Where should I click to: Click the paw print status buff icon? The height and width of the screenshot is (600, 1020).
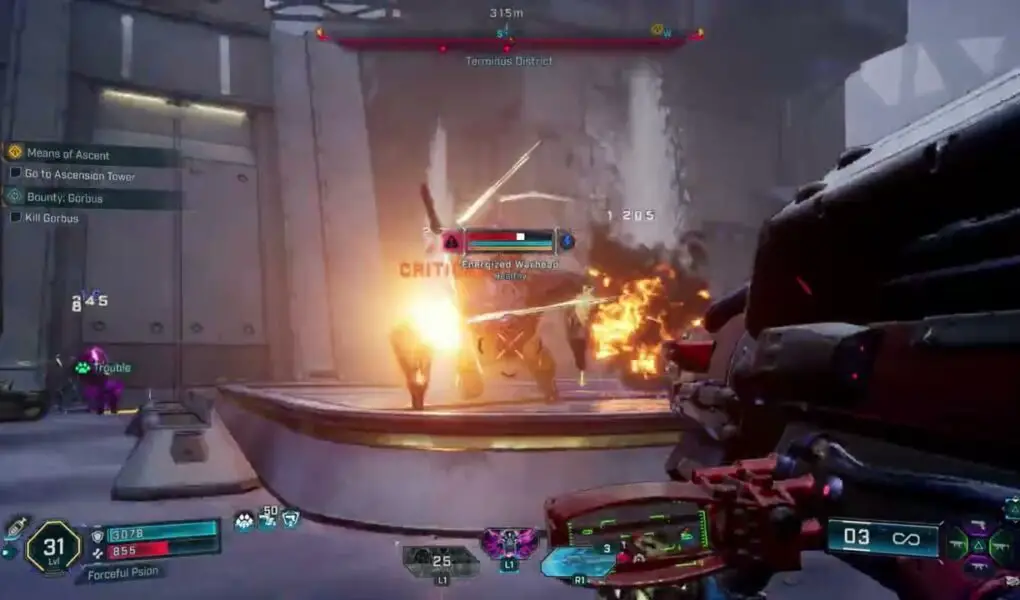(245, 520)
